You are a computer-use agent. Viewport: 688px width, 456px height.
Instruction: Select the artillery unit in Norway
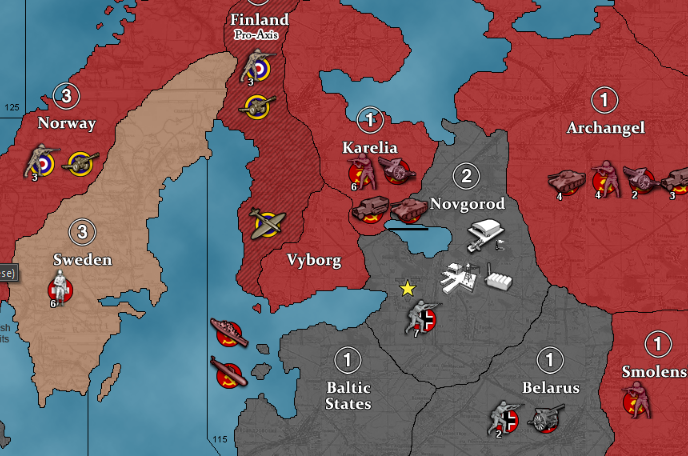coord(79,162)
